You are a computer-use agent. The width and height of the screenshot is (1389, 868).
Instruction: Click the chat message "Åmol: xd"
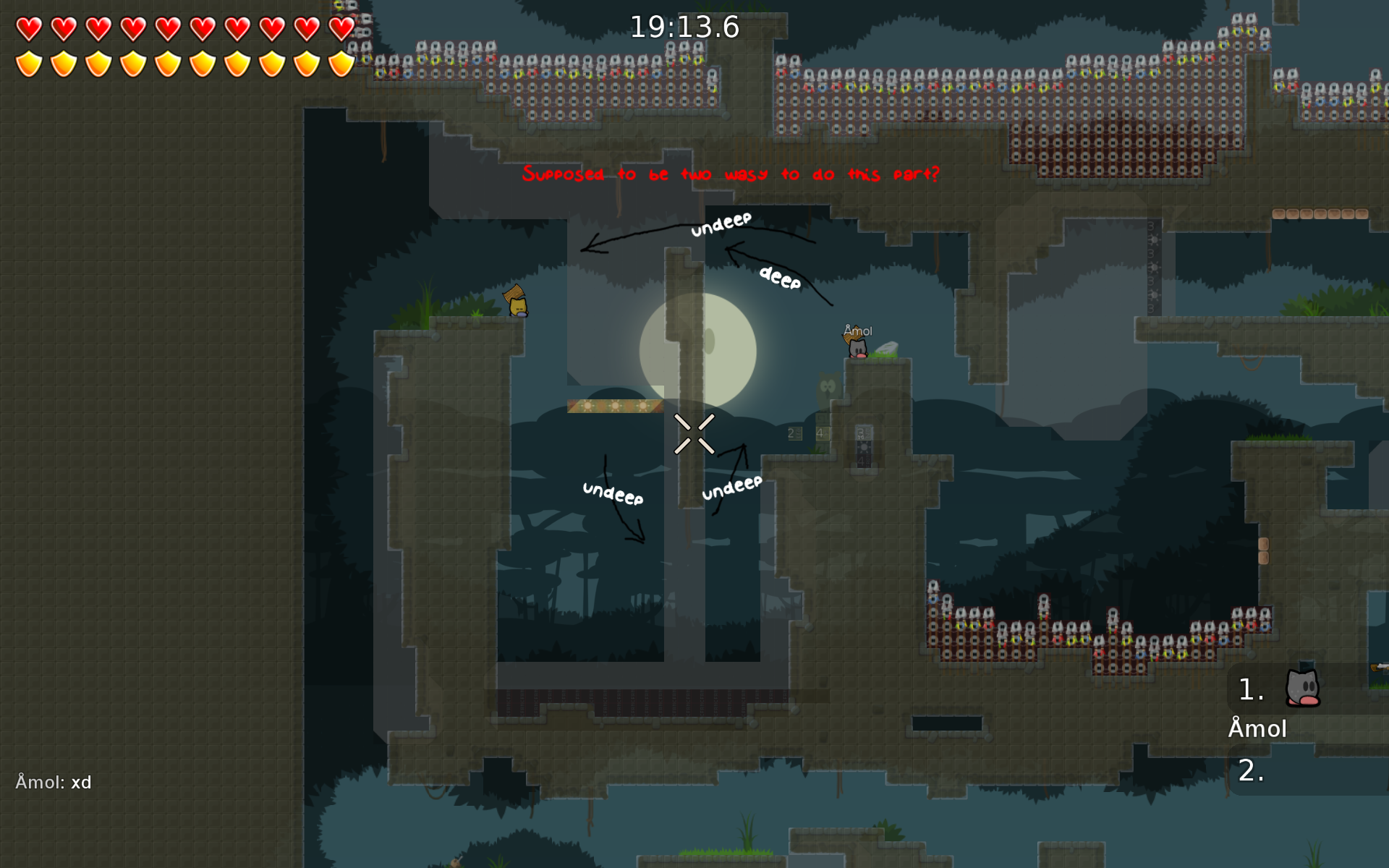[x=54, y=782]
